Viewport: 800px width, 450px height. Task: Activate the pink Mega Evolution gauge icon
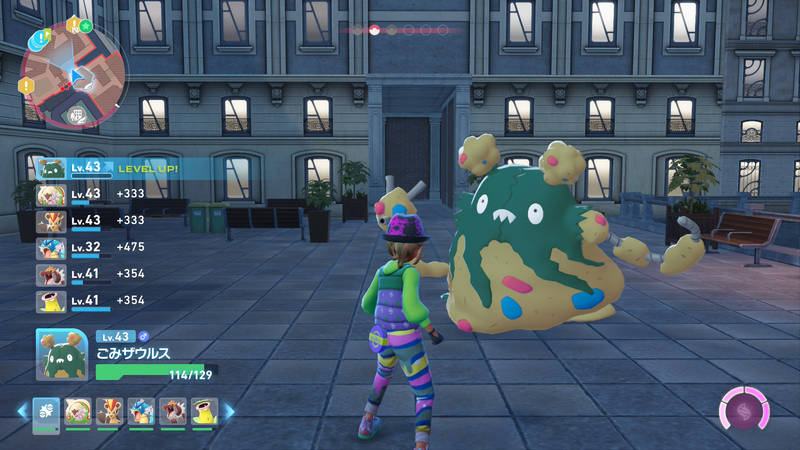coord(745,411)
